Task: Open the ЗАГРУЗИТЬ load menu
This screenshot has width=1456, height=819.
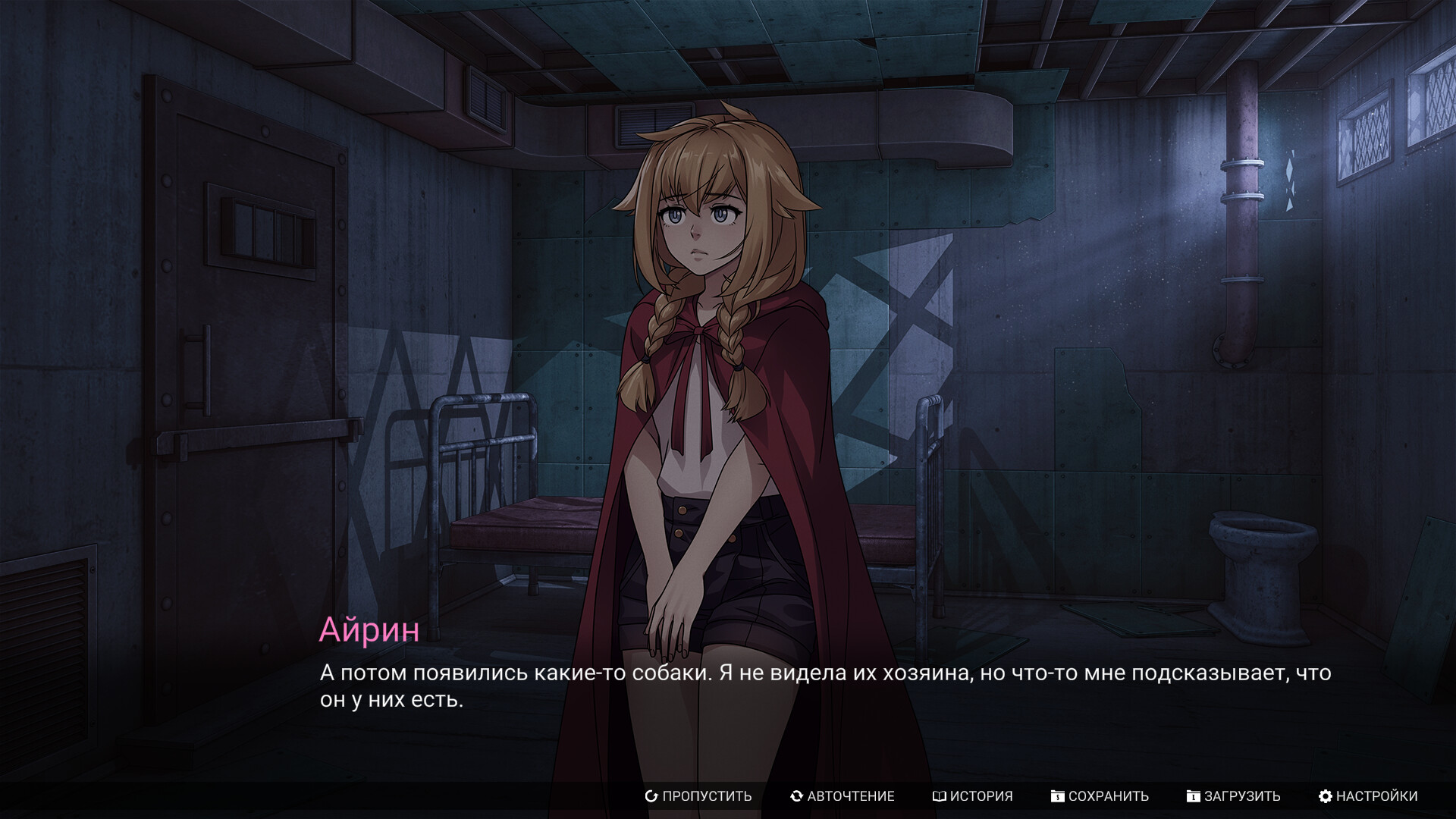Action: click(1234, 796)
